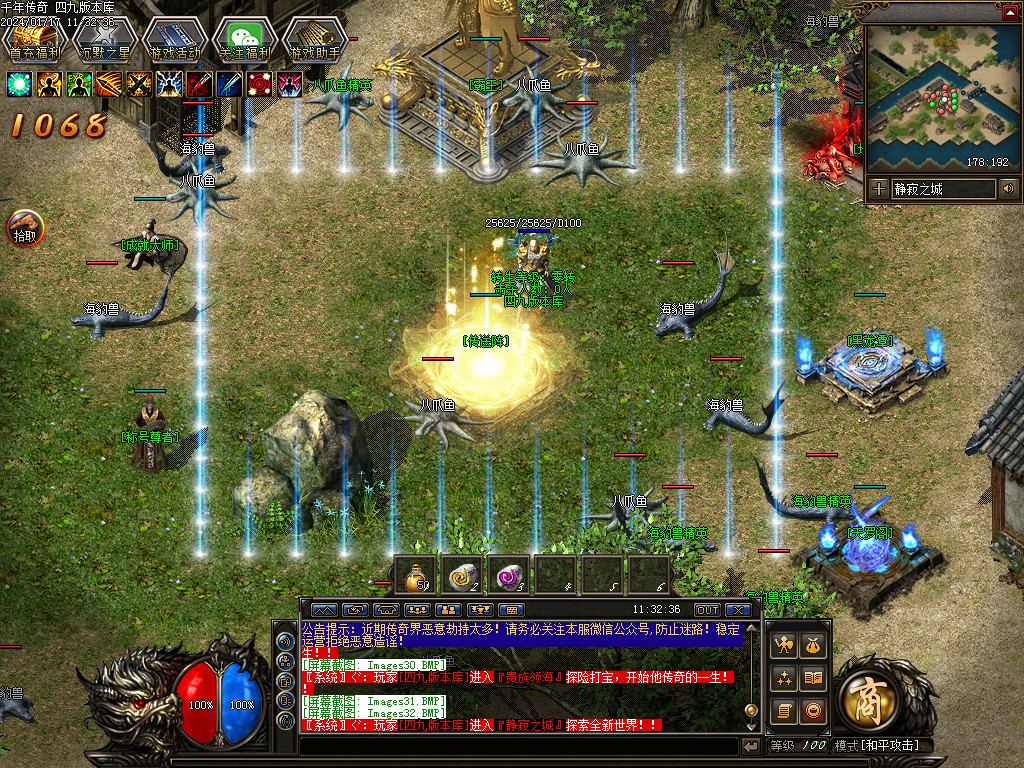Image resolution: width=1024 pixels, height=768 pixels.
Task: Use the gold potion in hotbar slot
Action: click(x=415, y=576)
